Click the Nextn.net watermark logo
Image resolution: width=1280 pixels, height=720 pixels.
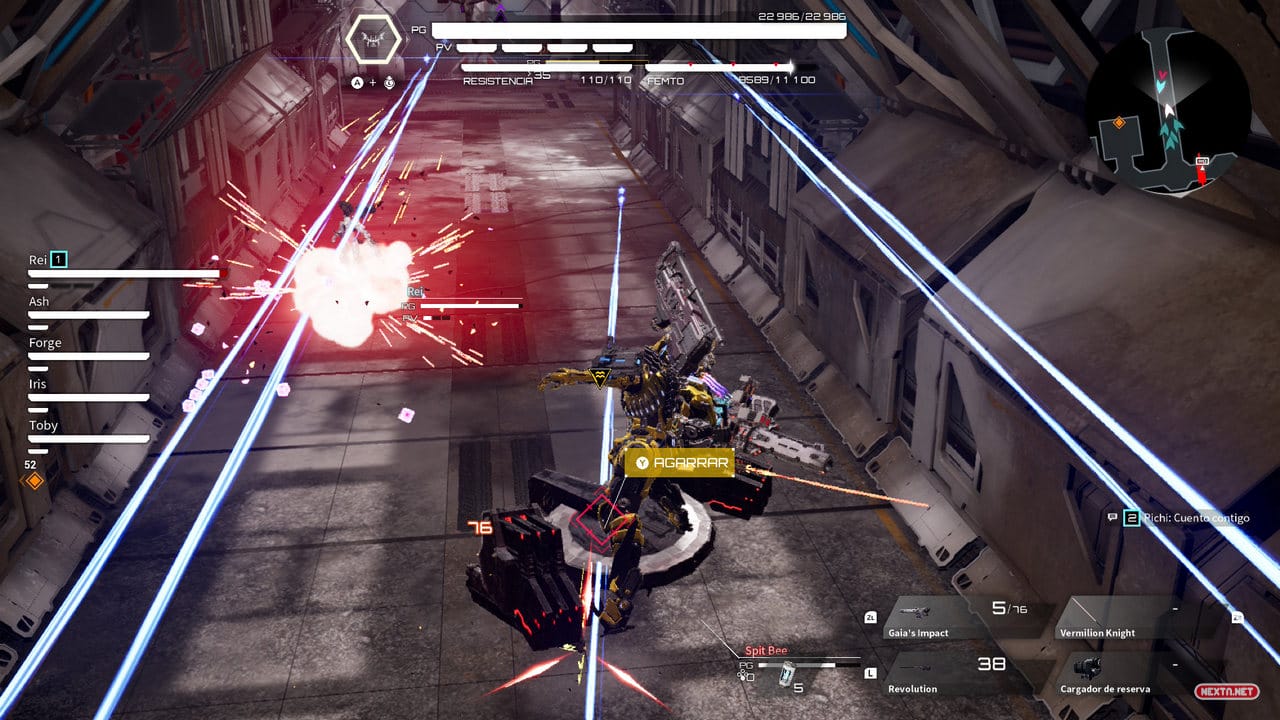[1224, 691]
